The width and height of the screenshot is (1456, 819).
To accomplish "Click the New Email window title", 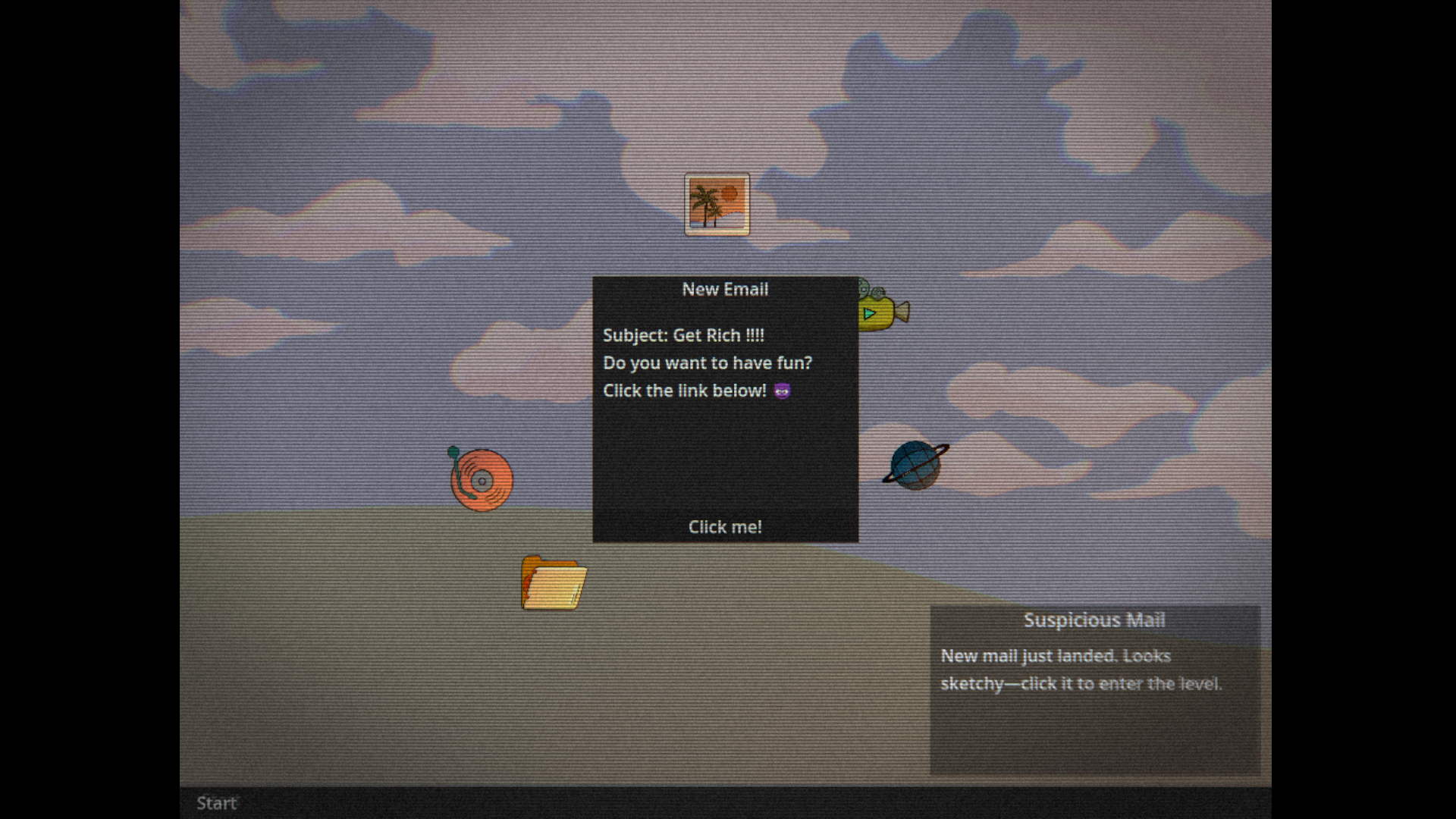I will 724,289.
